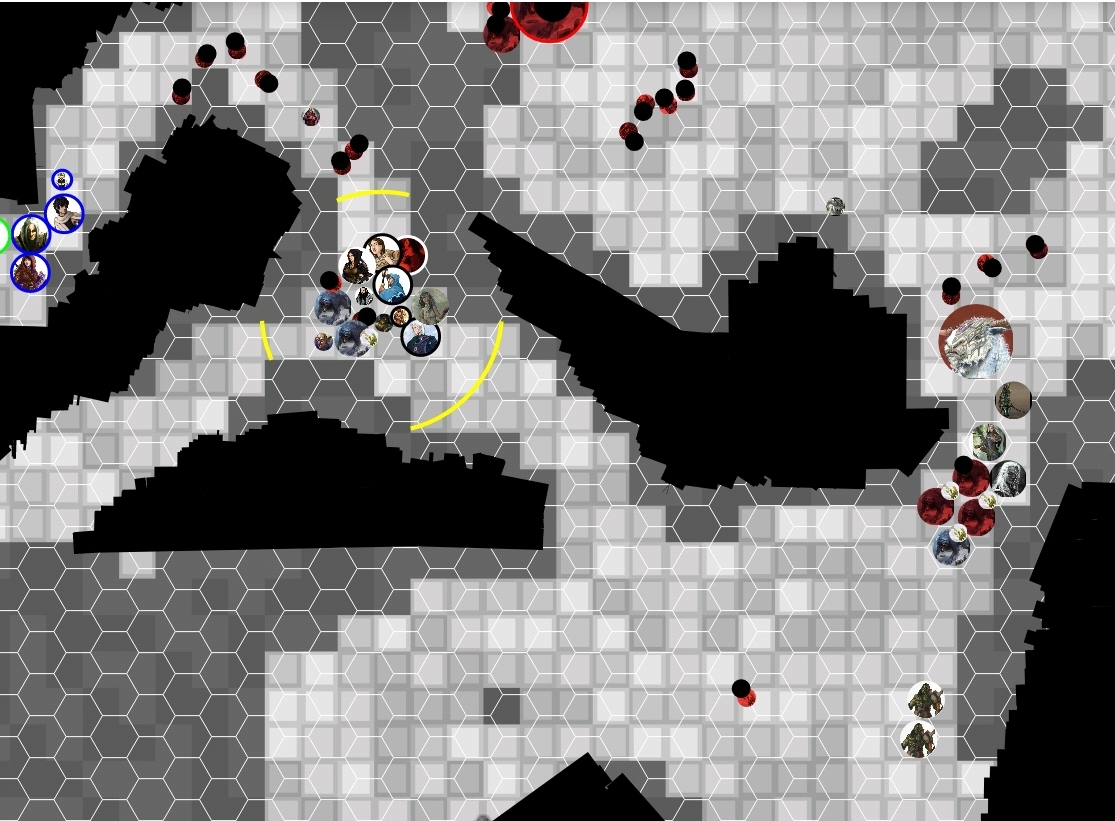1115x821 pixels.
Task: Select the tiny blue-ringed token
Action: [62, 179]
